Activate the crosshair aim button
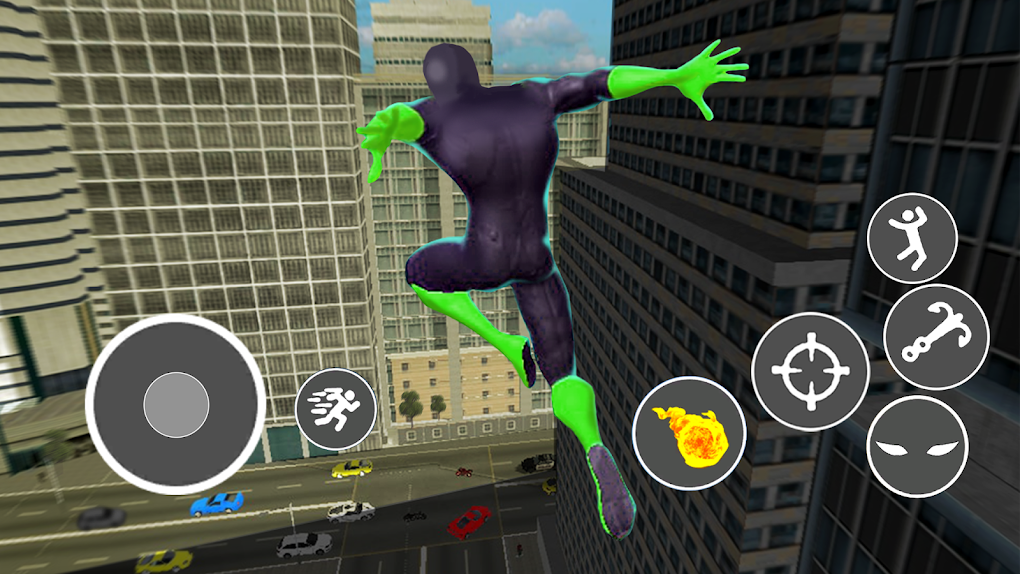The height and width of the screenshot is (574, 1020). pos(810,372)
